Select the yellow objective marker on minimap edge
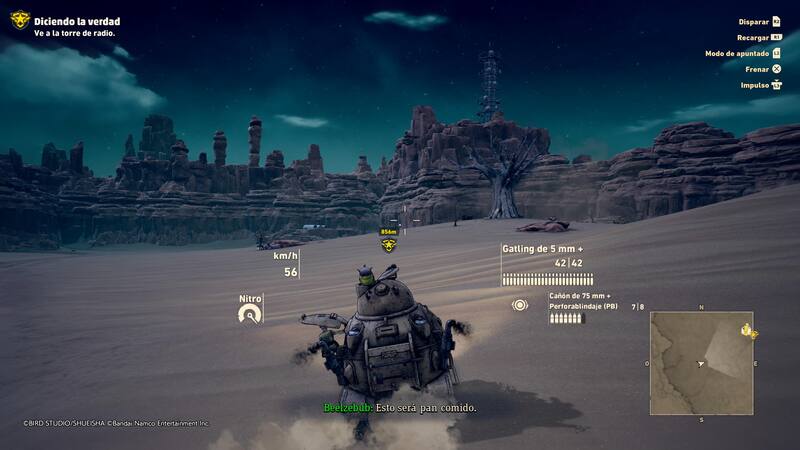 pyautogui.click(x=746, y=331)
